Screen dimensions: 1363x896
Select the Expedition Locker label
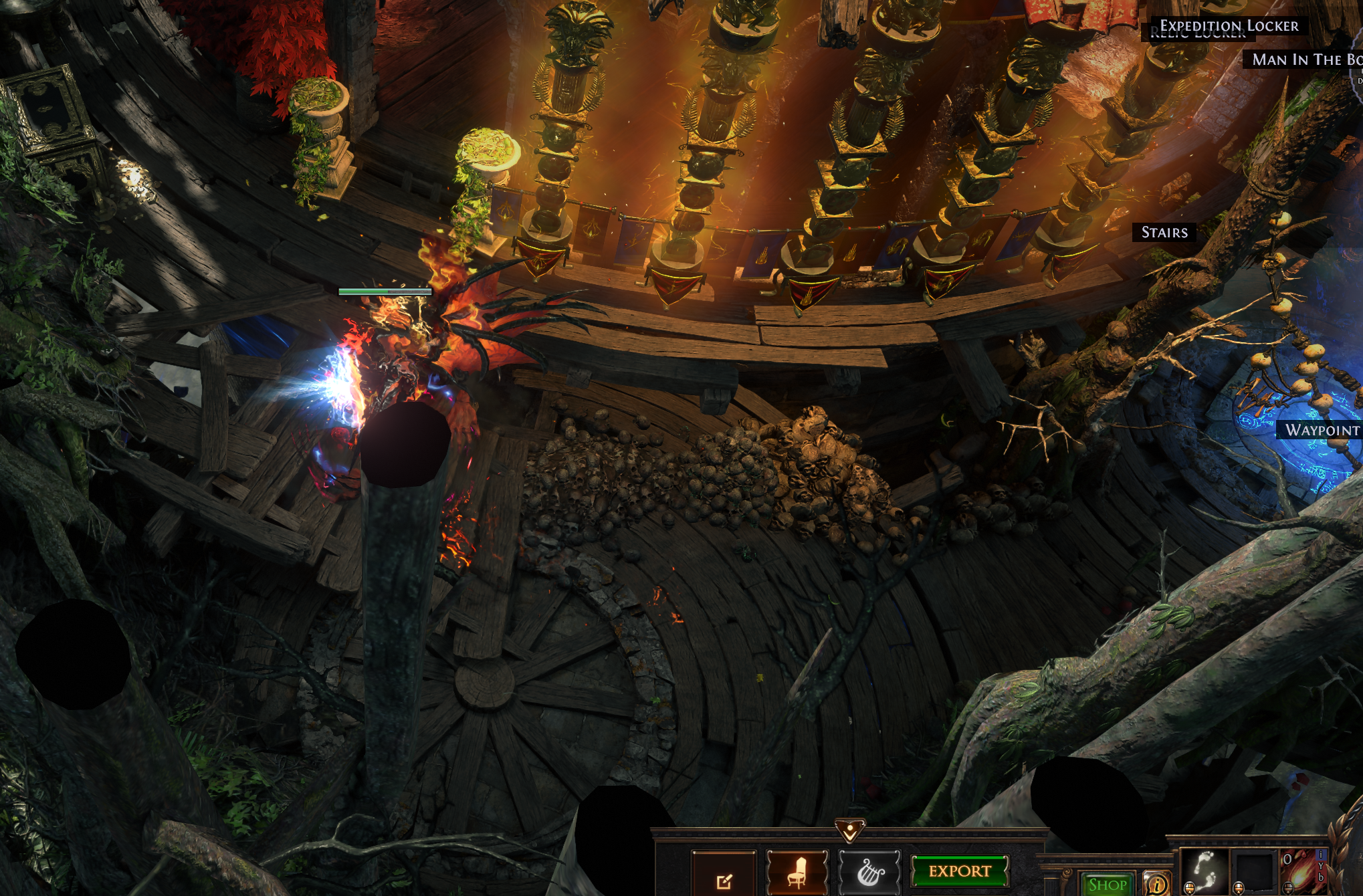tap(1229, 26)
